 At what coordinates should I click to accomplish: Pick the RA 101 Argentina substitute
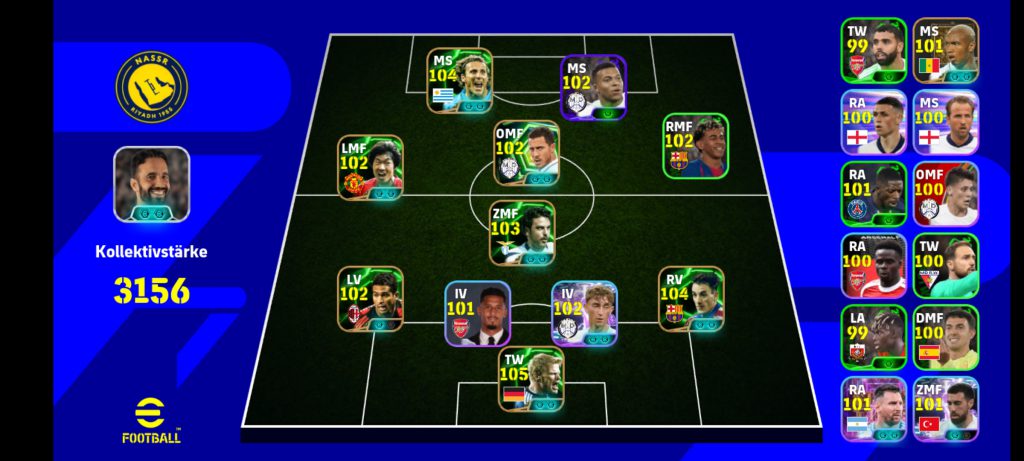(x=873, y=409)
